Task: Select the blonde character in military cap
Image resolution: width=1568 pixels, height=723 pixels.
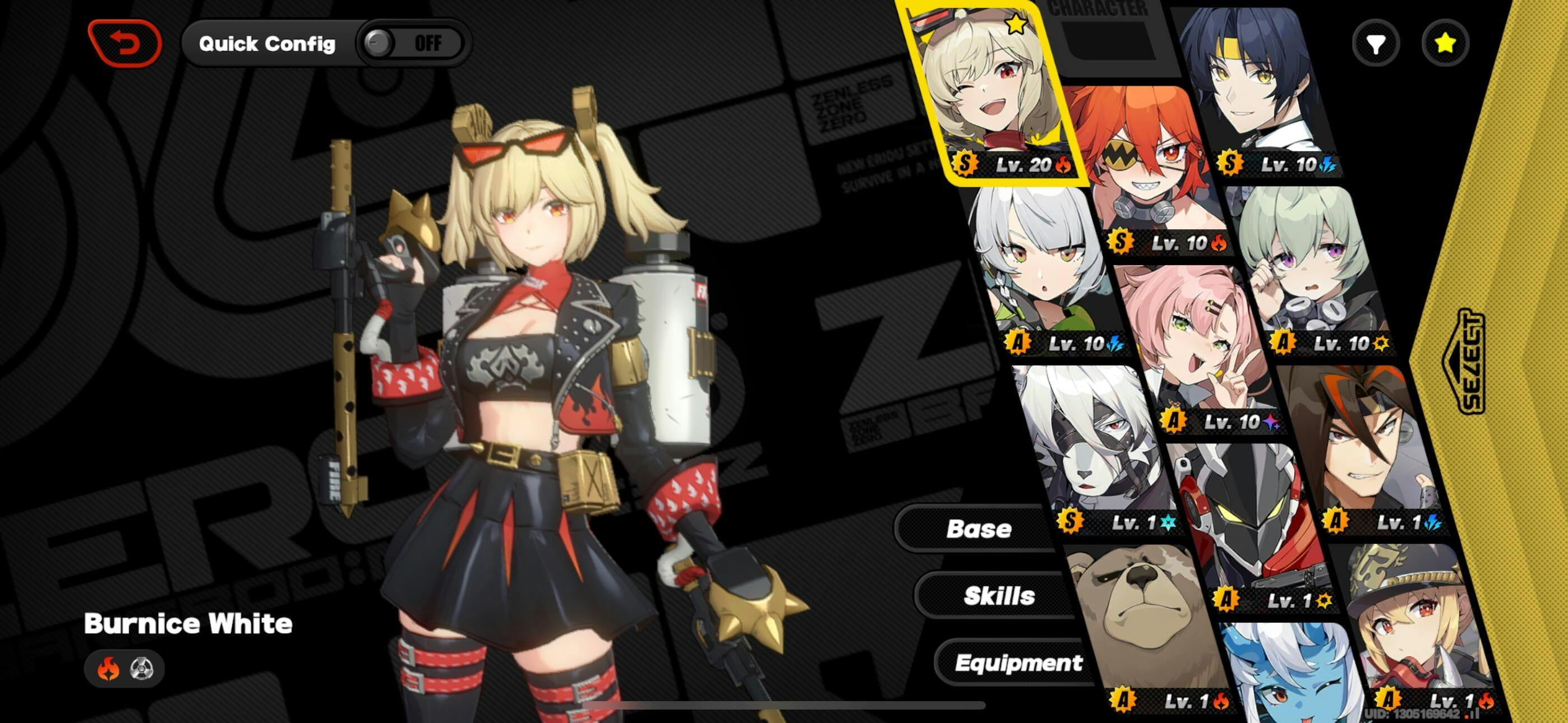Action: click(1412, 621)
